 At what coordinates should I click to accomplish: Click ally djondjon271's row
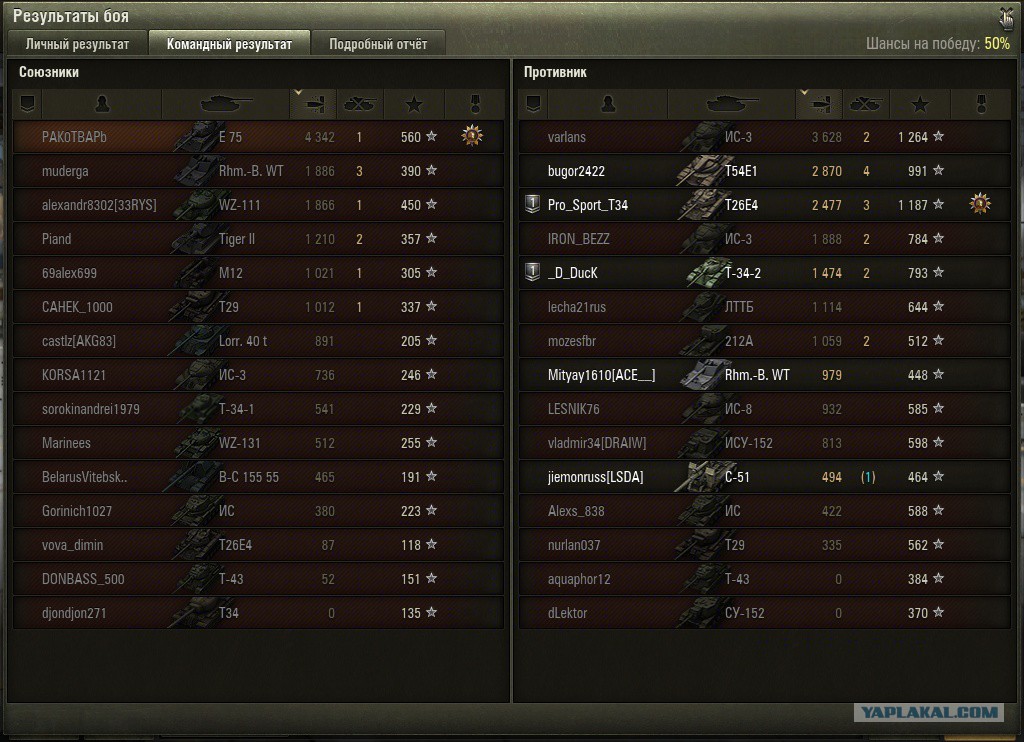[x=258, y=613]
